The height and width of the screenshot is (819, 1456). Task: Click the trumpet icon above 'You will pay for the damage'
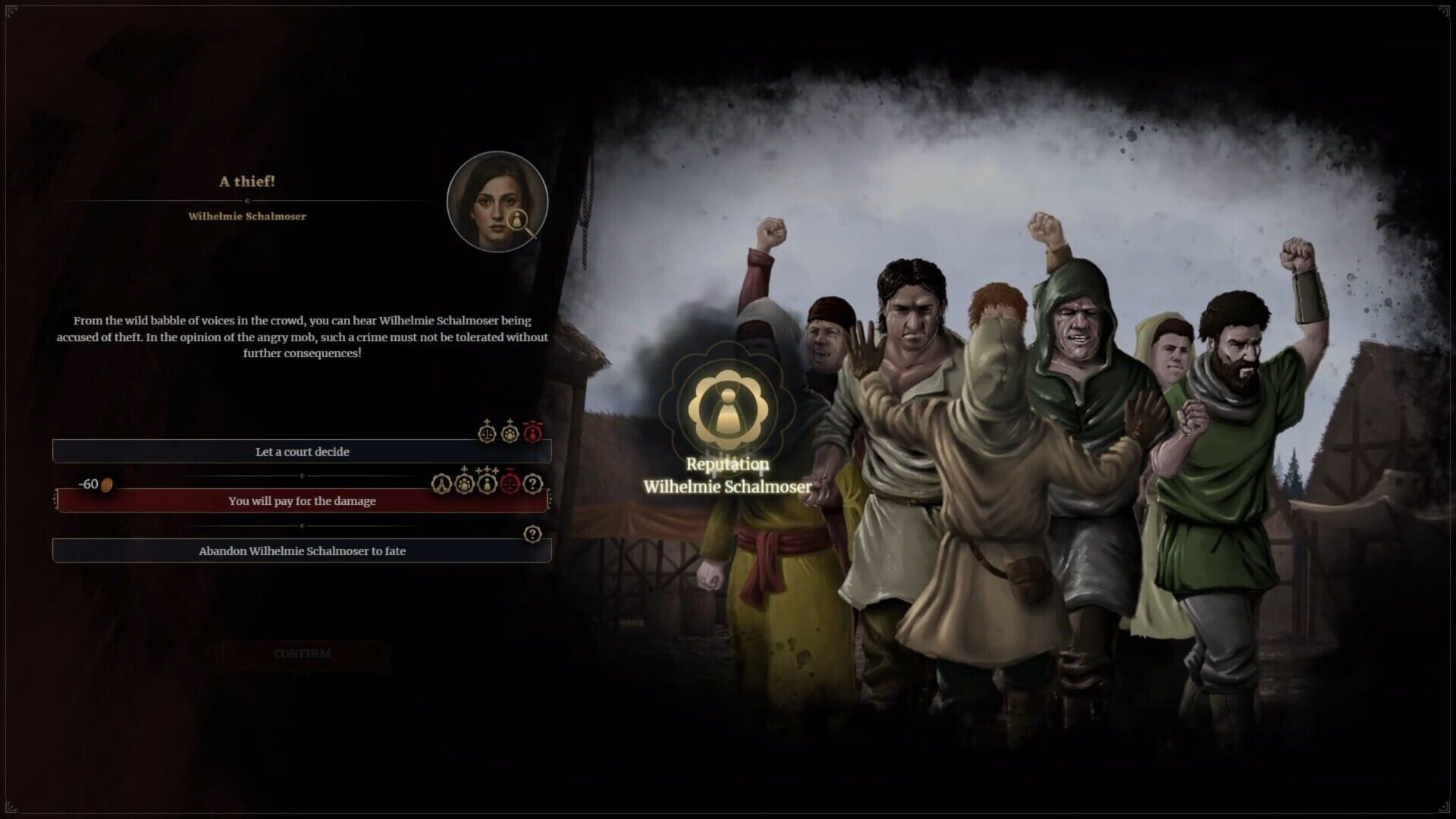pyautogui.click(x=442, y=483)
